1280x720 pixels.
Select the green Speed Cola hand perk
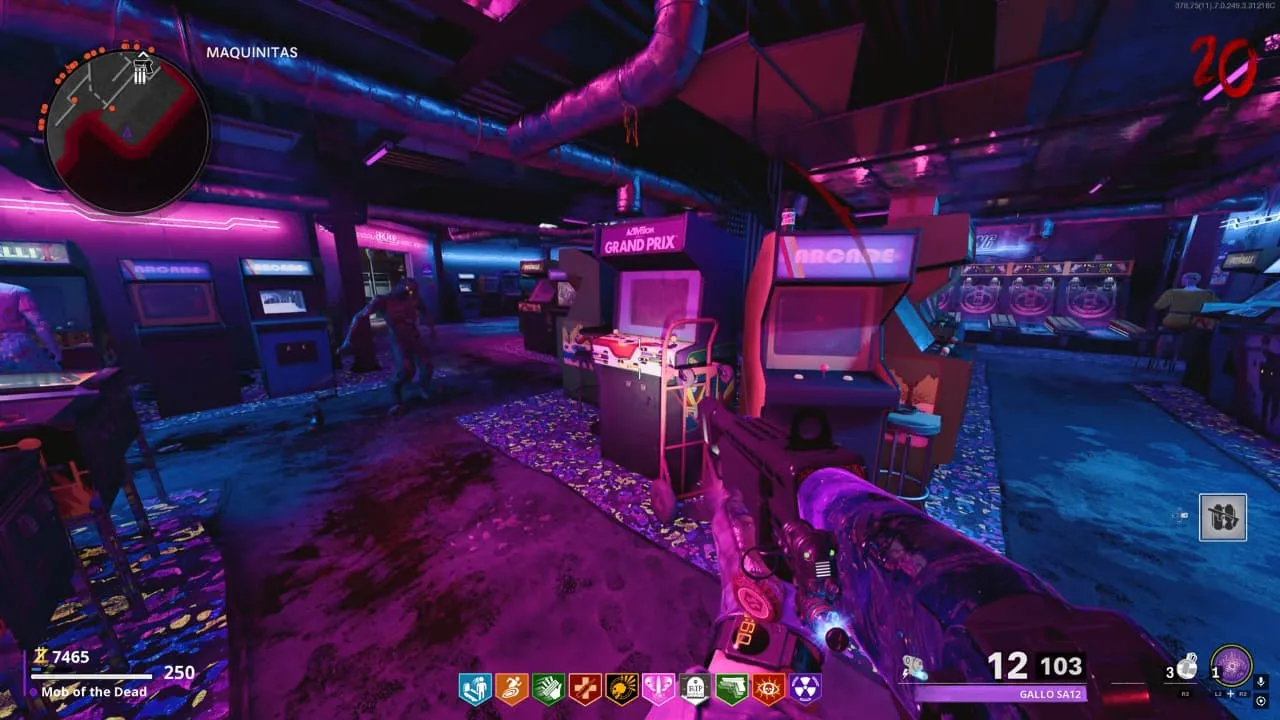pyautogui.click(x=548, y=689)
